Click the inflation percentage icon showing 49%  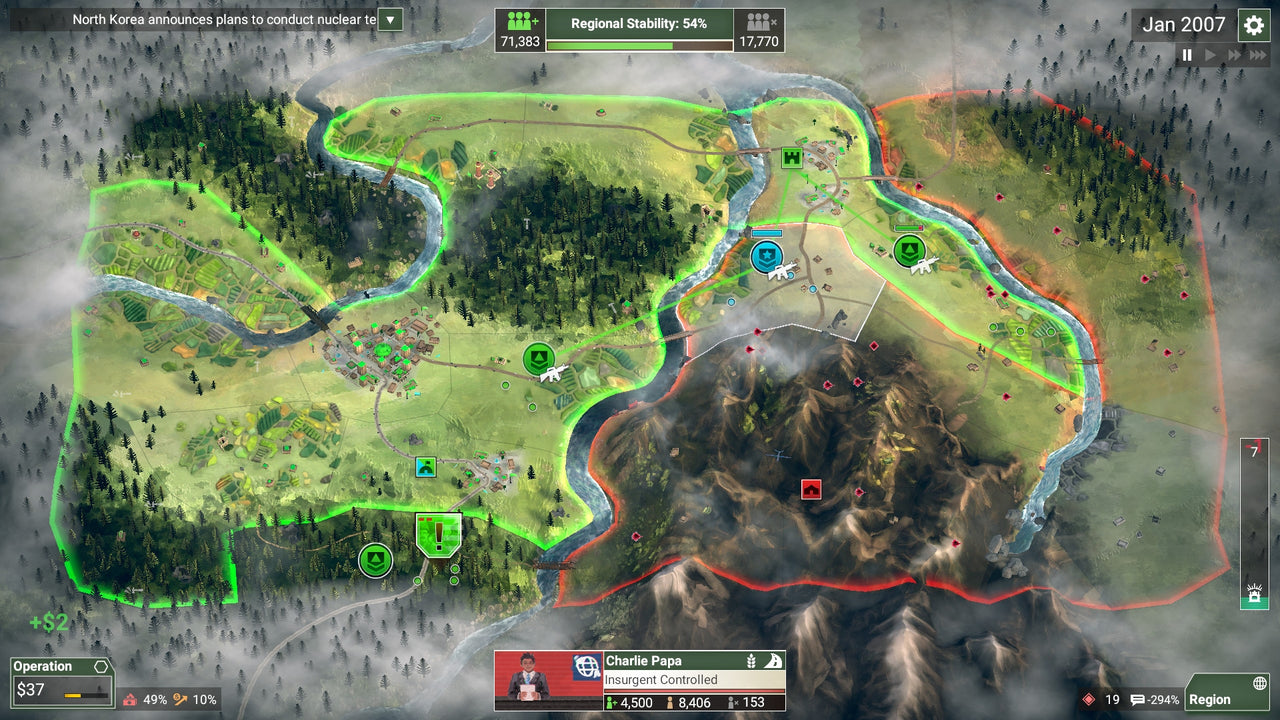point(130,700)
